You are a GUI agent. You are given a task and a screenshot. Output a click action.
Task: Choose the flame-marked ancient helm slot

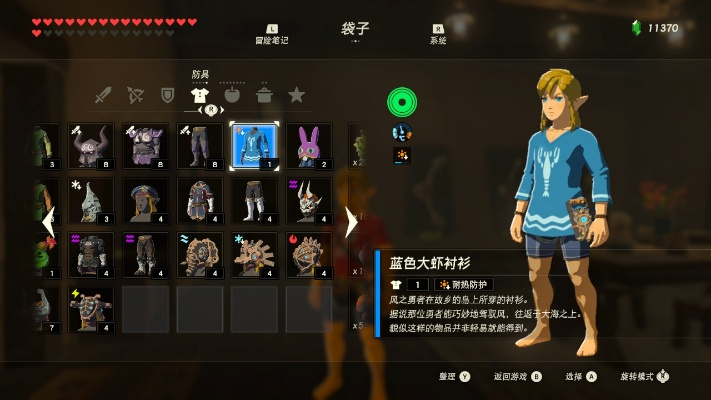pos(309,255)
